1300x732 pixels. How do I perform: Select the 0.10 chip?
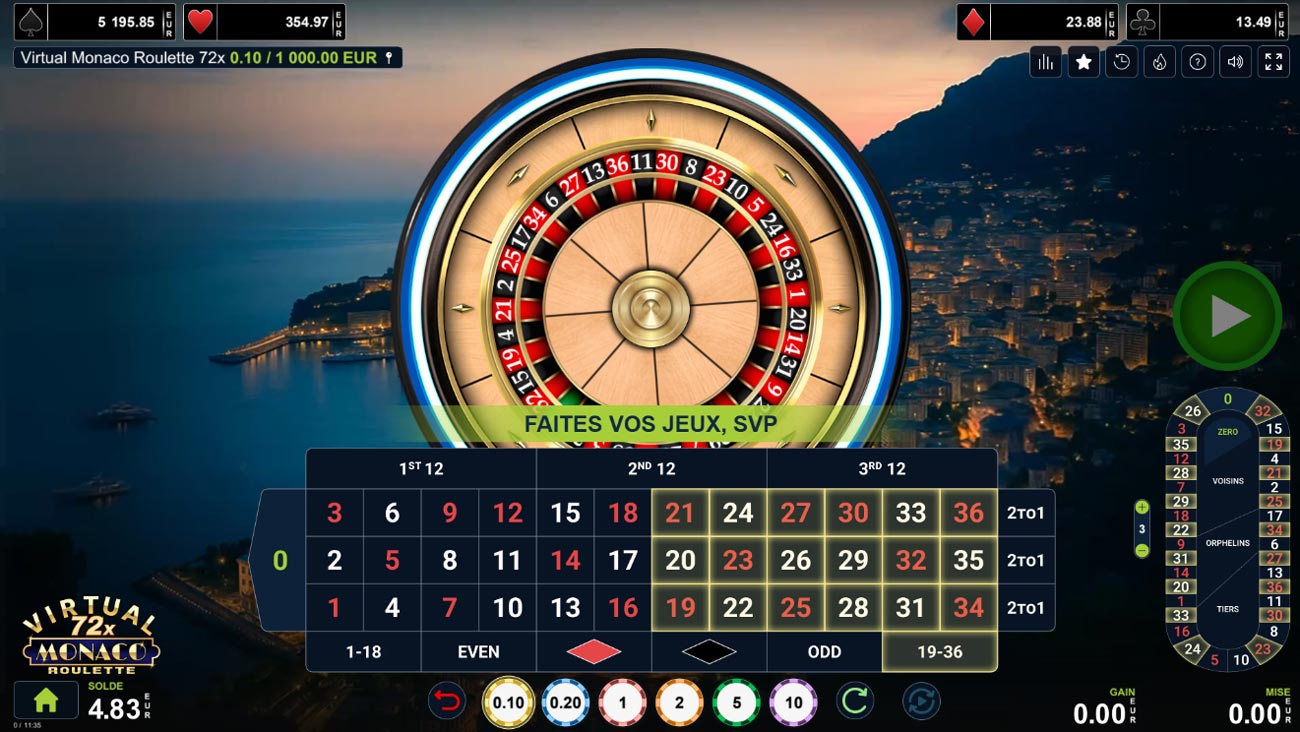coord(508,702)
